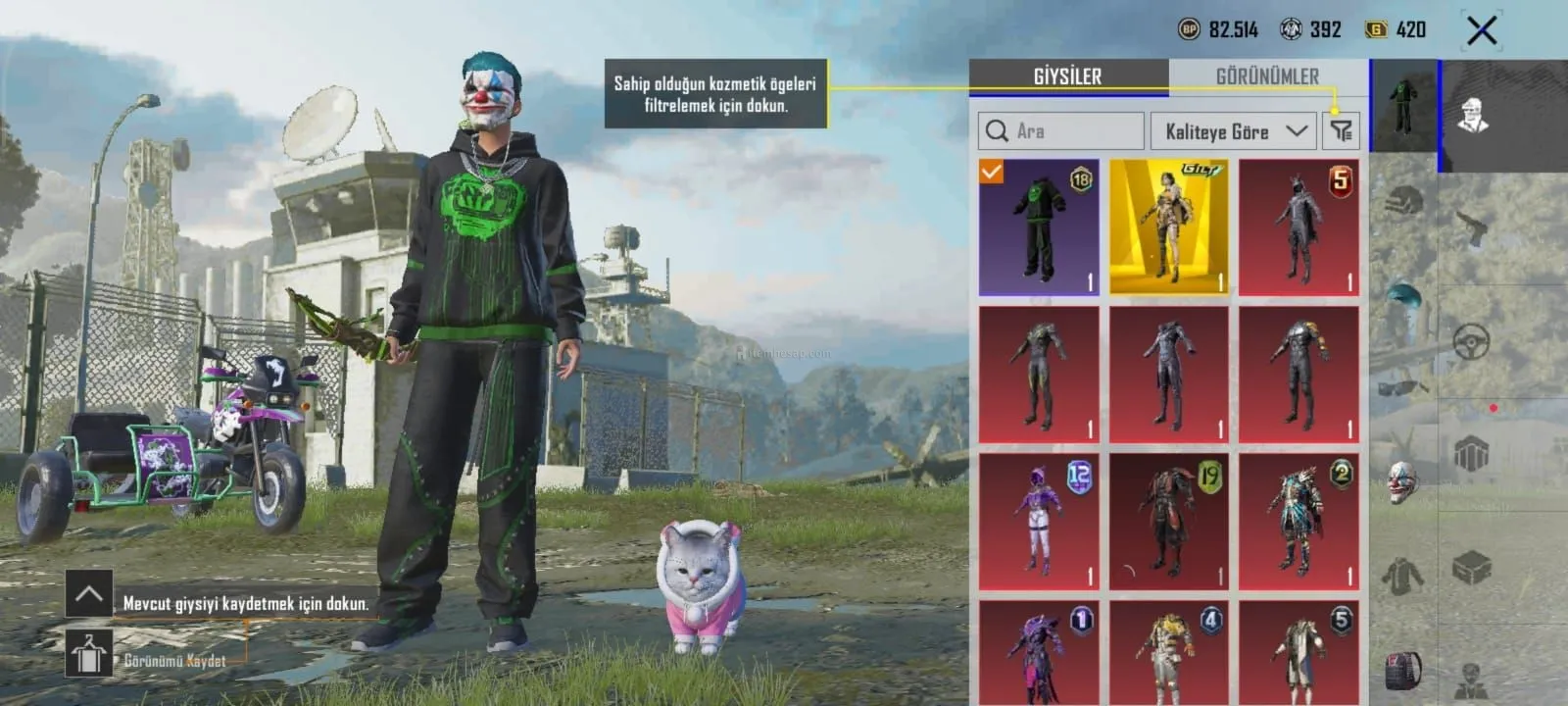Click the Ara search field

[1061, 131]
